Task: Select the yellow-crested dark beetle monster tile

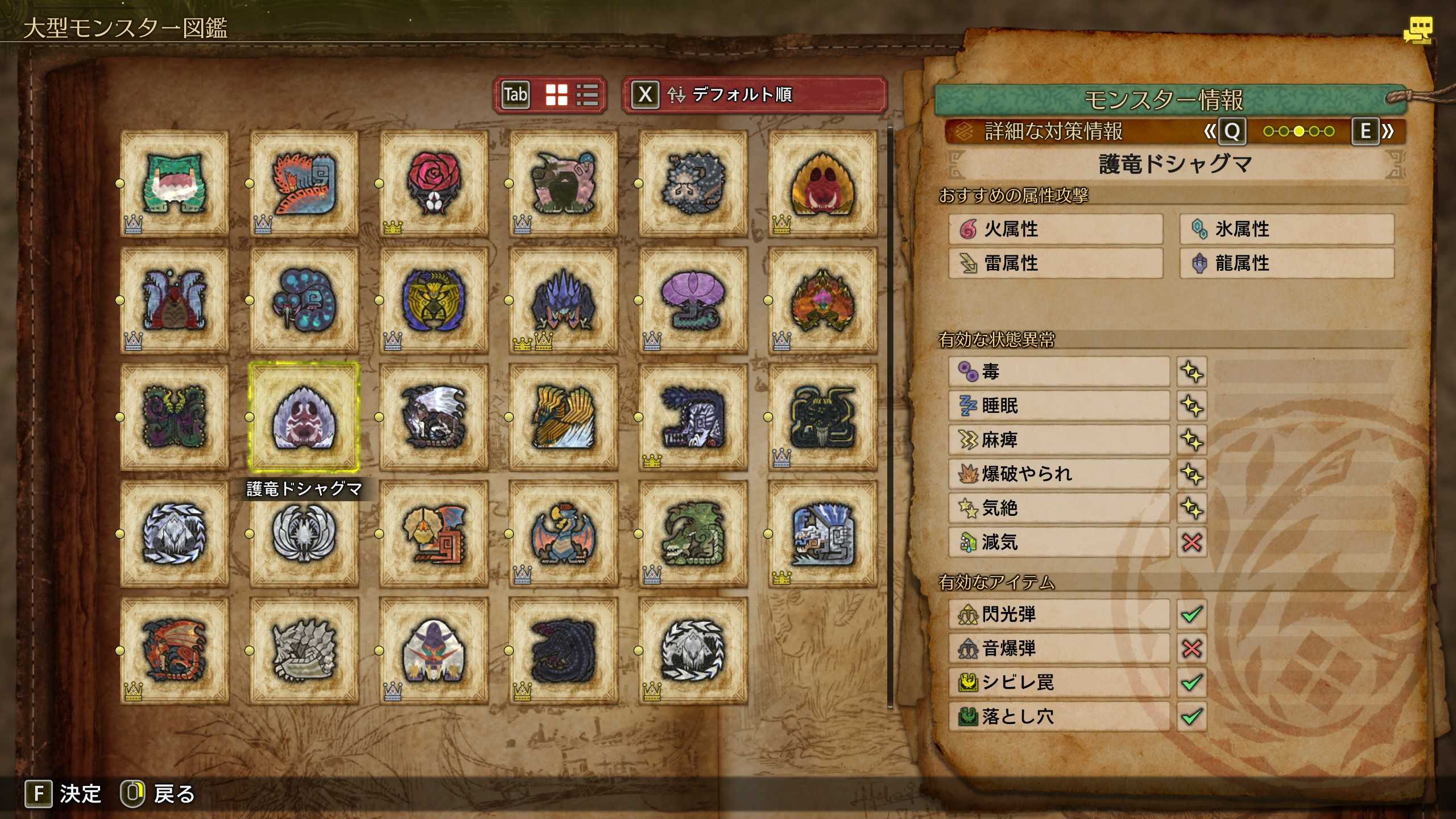Action: [x=433, y=300]
